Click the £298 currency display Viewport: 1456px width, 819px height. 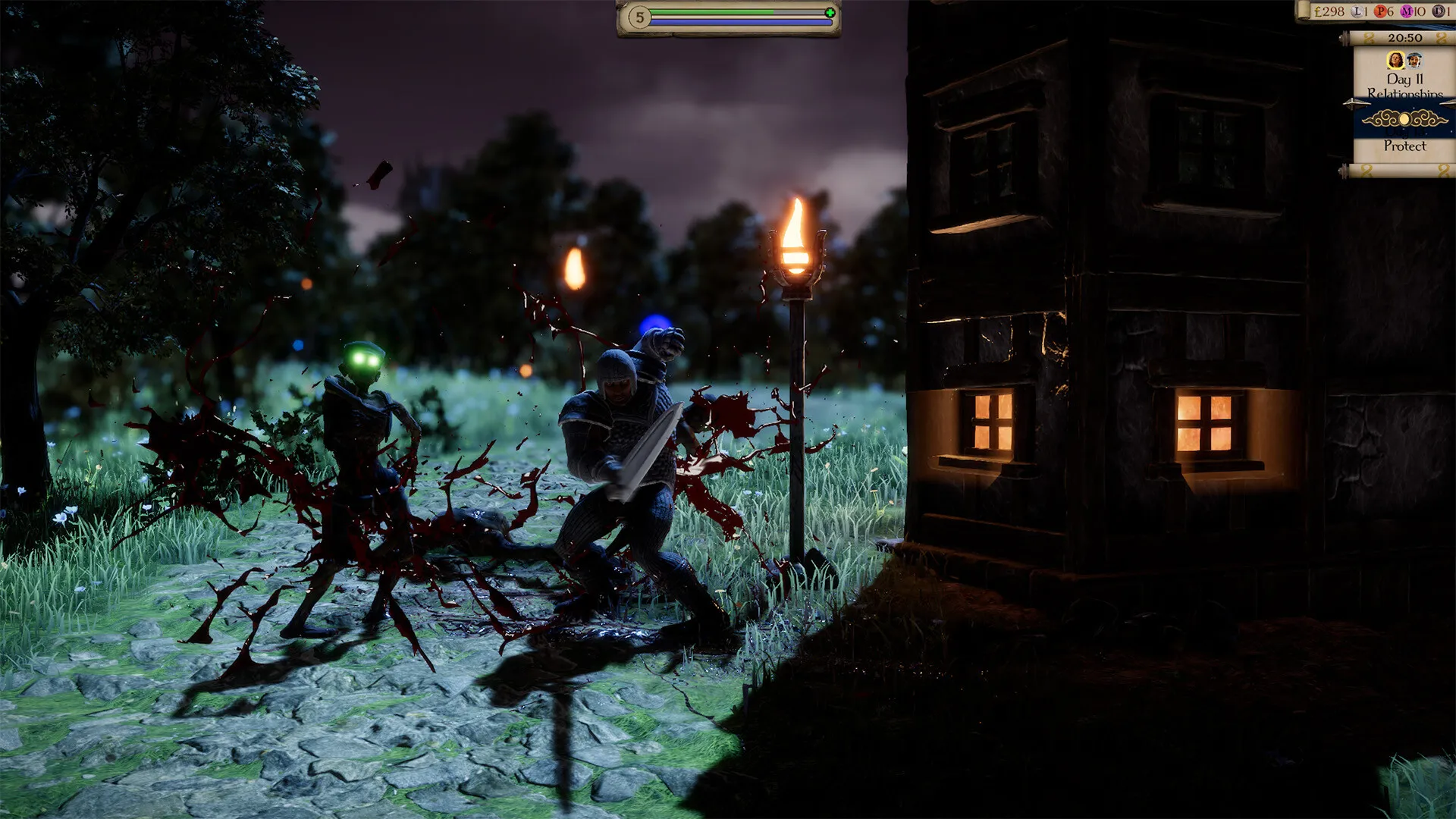coord(1329,11)
